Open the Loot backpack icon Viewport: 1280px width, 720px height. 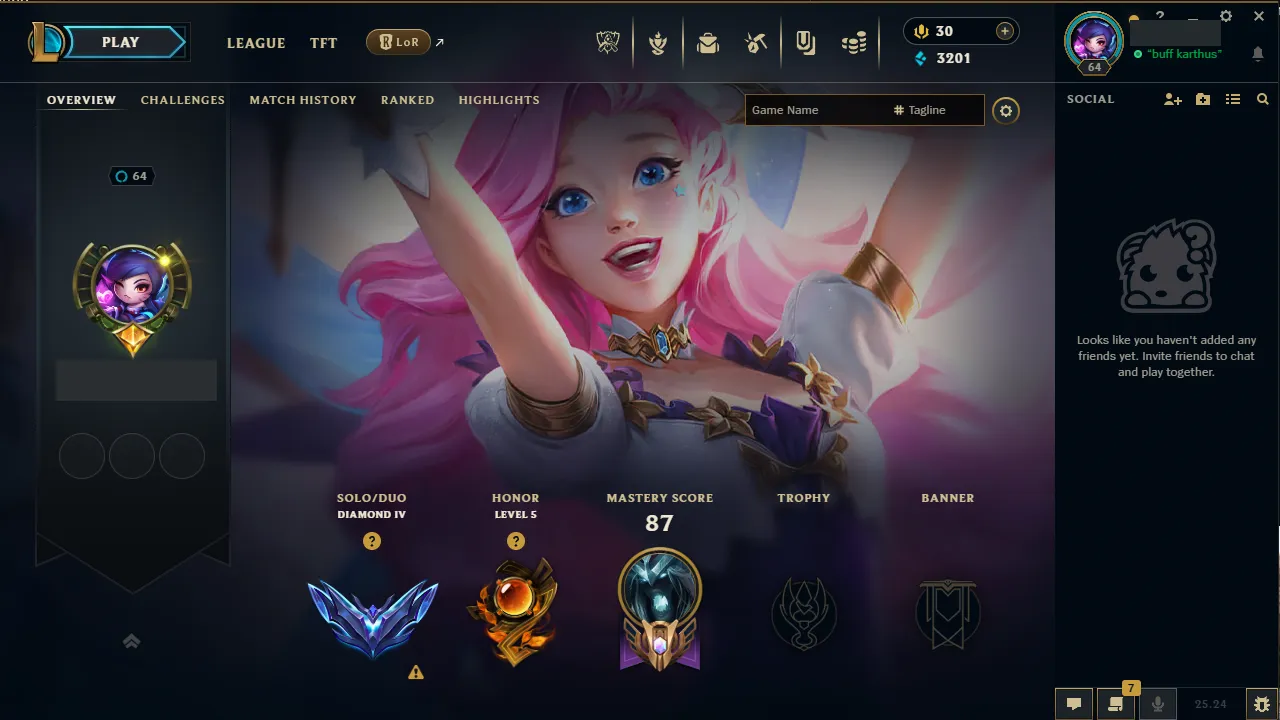(708, 41)
